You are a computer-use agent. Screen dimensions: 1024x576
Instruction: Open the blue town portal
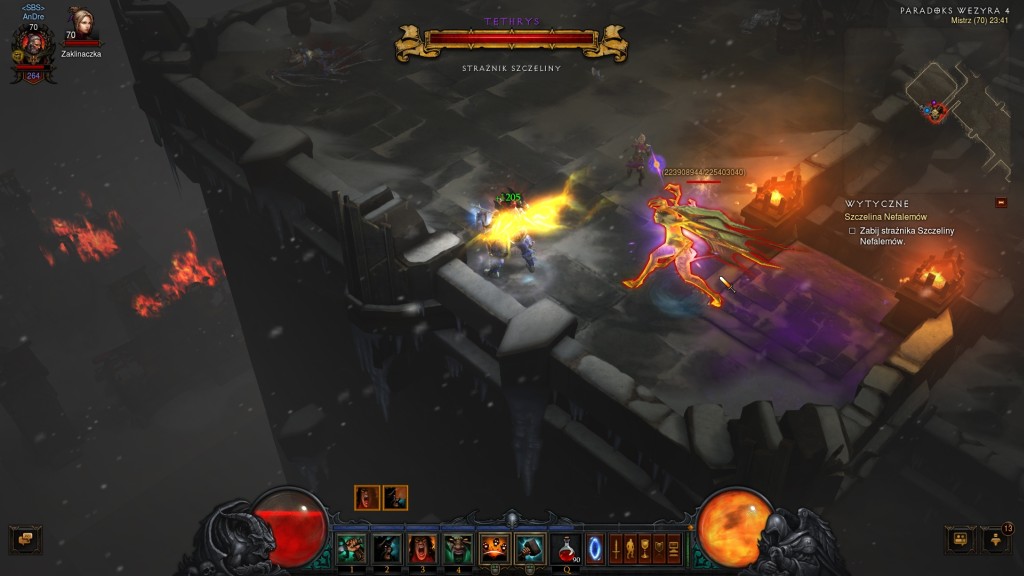[598, 548]
